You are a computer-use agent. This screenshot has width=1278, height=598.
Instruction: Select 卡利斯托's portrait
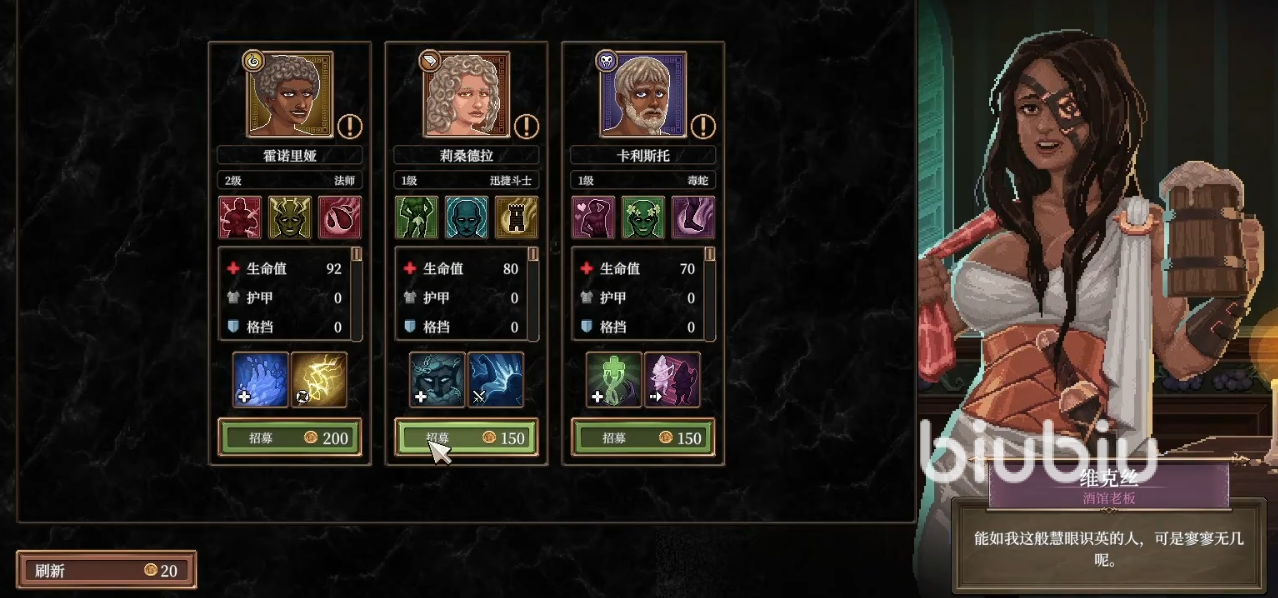[x=643, y=95]
